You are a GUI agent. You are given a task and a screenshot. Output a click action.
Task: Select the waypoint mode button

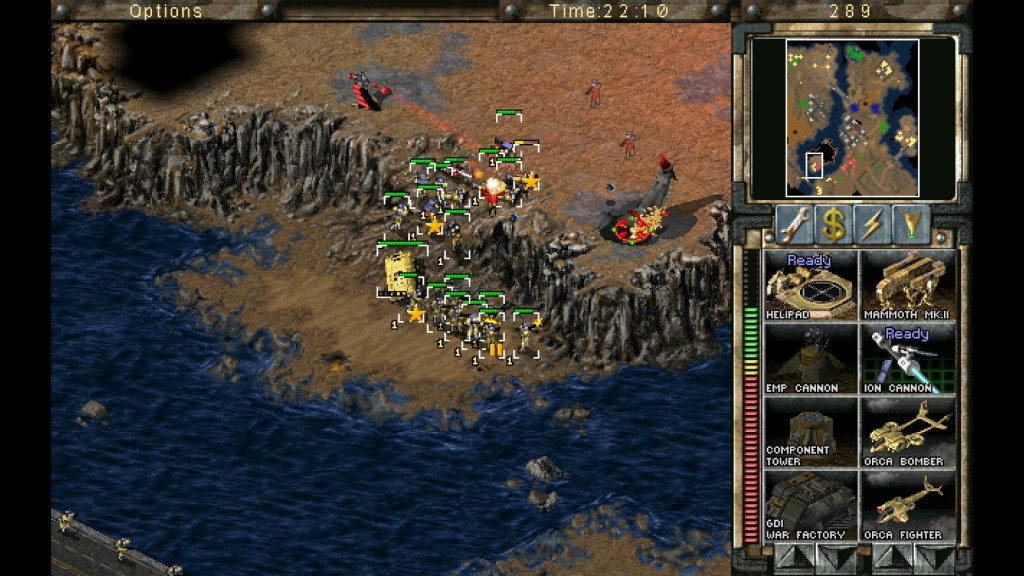click(911, 225)
